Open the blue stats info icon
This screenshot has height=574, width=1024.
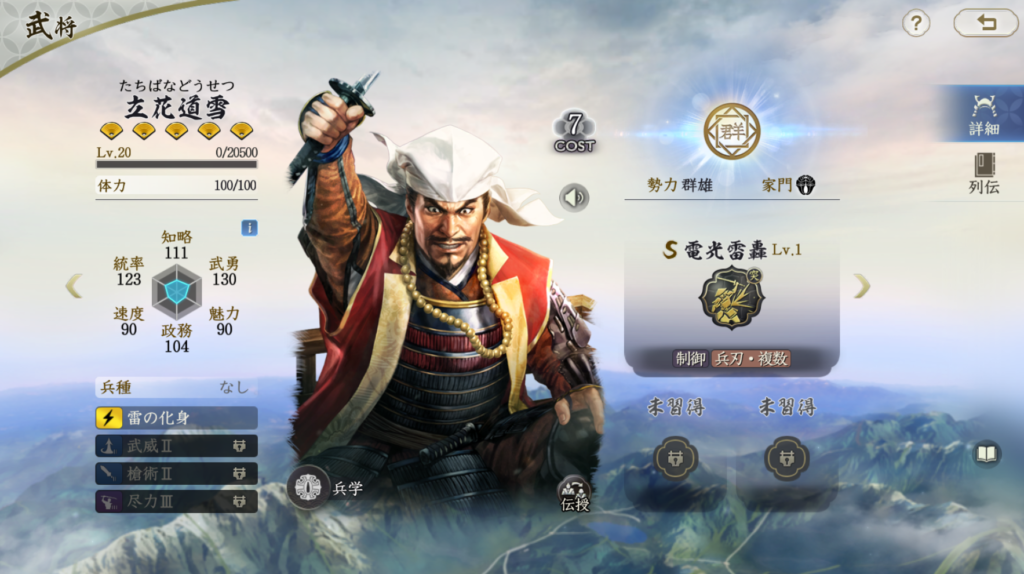click(x=249, y=228)
